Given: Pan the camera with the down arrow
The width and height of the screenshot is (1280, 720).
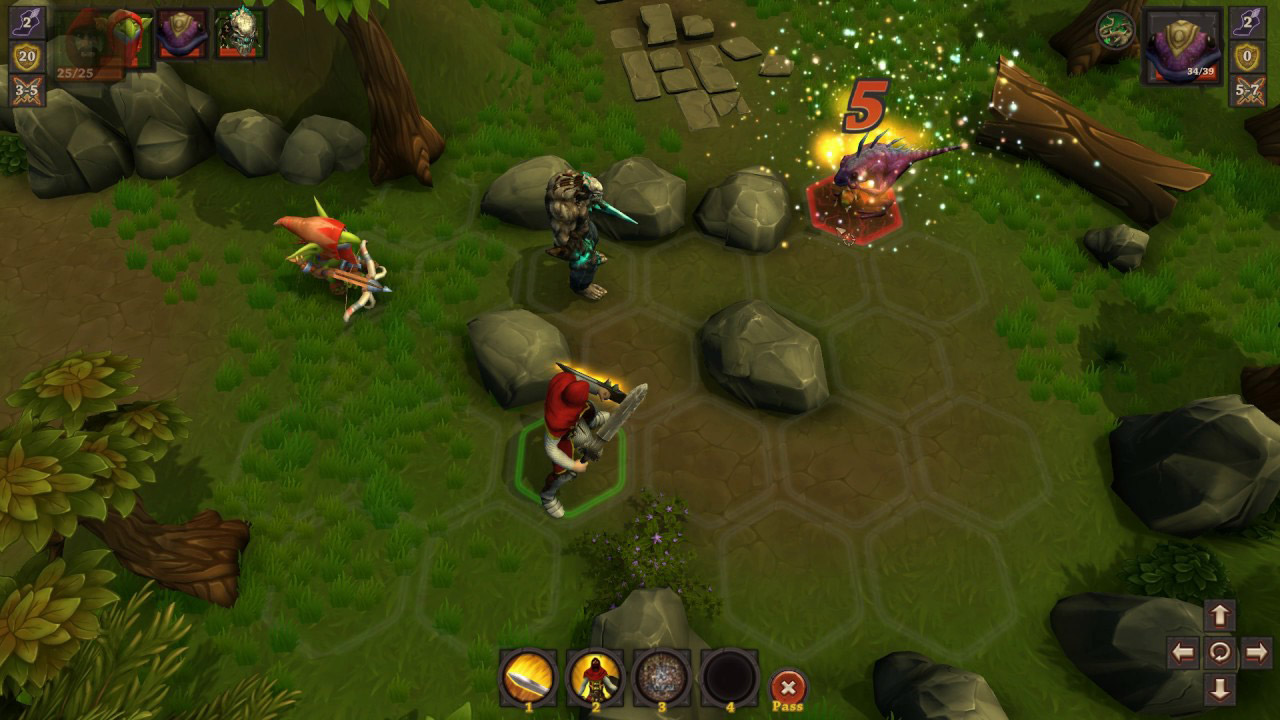Looking at the screenshot, I should (1220, 689).
